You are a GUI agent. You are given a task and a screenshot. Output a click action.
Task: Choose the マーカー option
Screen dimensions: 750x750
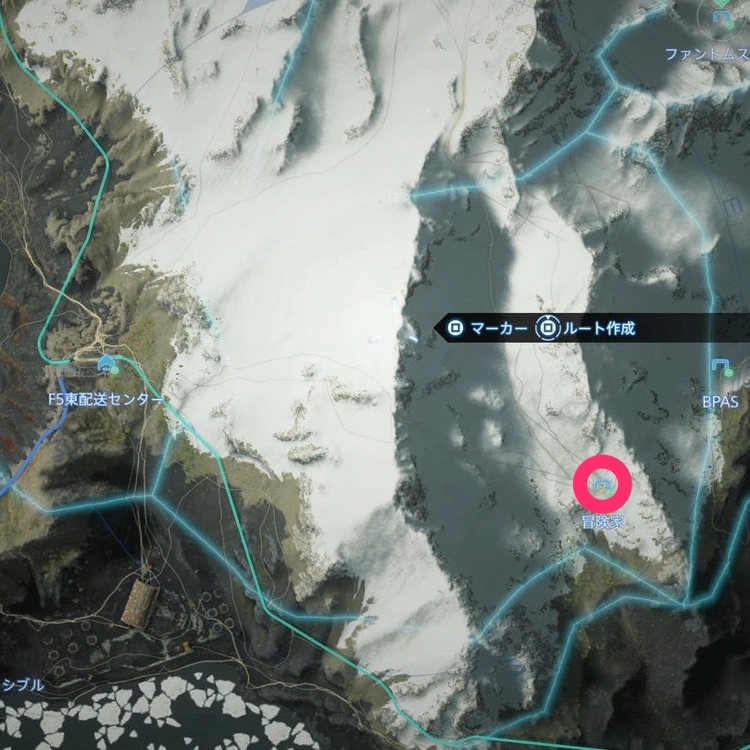pos(487,328)
